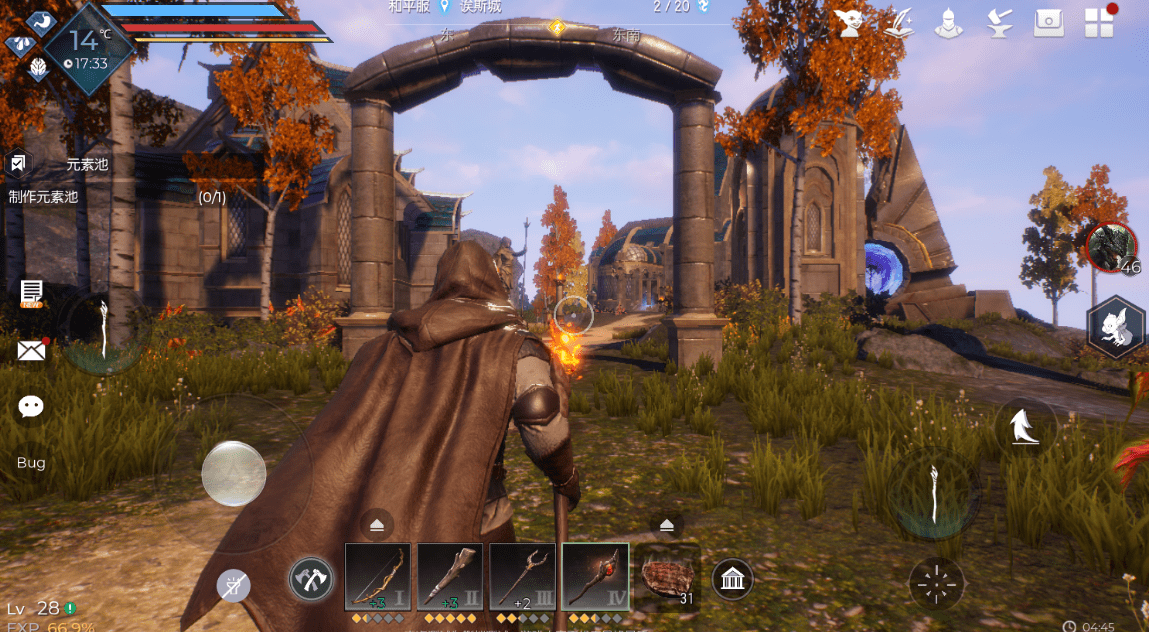Tap the jump button
This screenshot has width=1149, height=632.
tap(1024, 427)
